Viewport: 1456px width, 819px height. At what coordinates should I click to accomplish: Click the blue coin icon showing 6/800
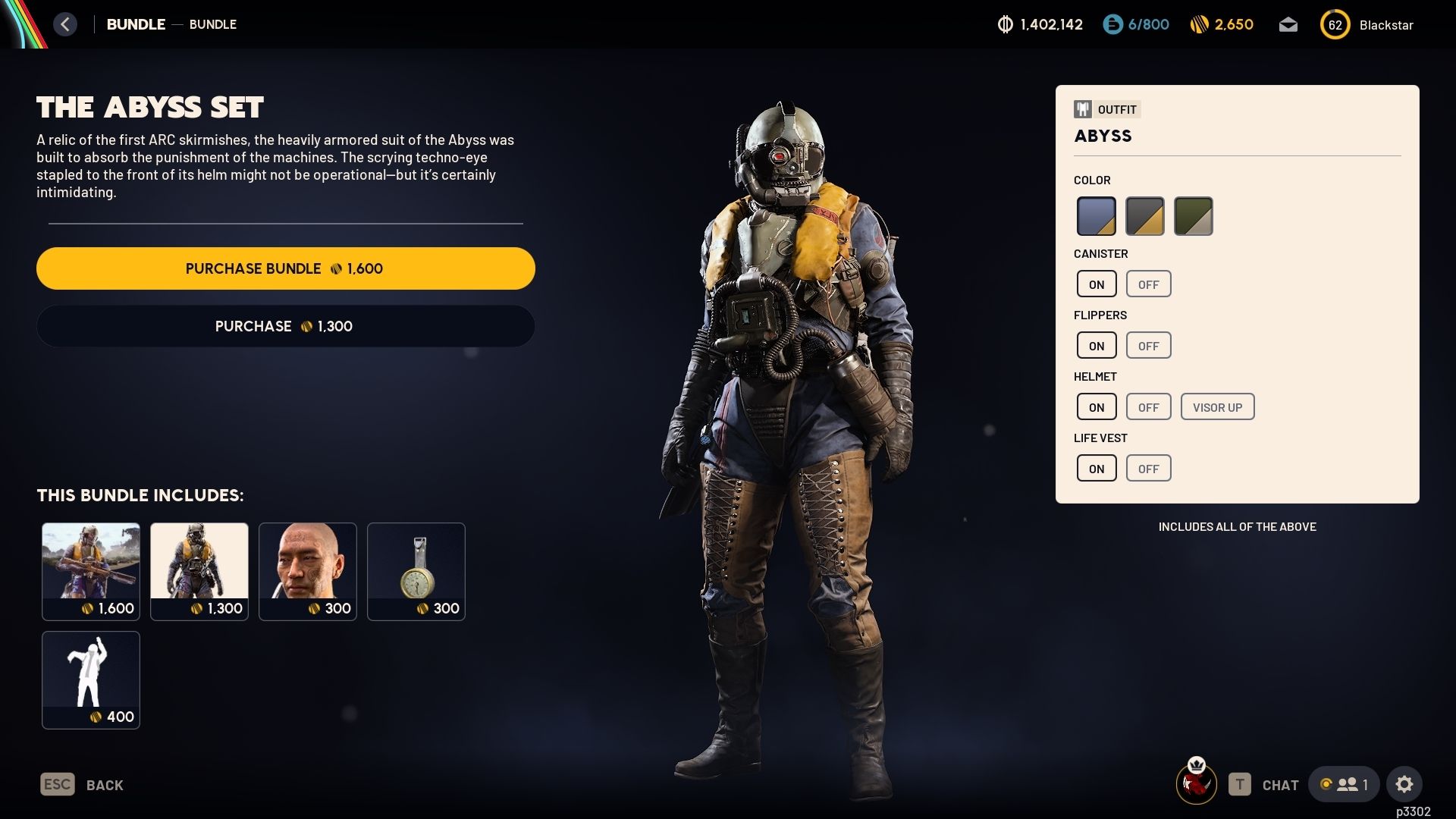(1112, 24)
